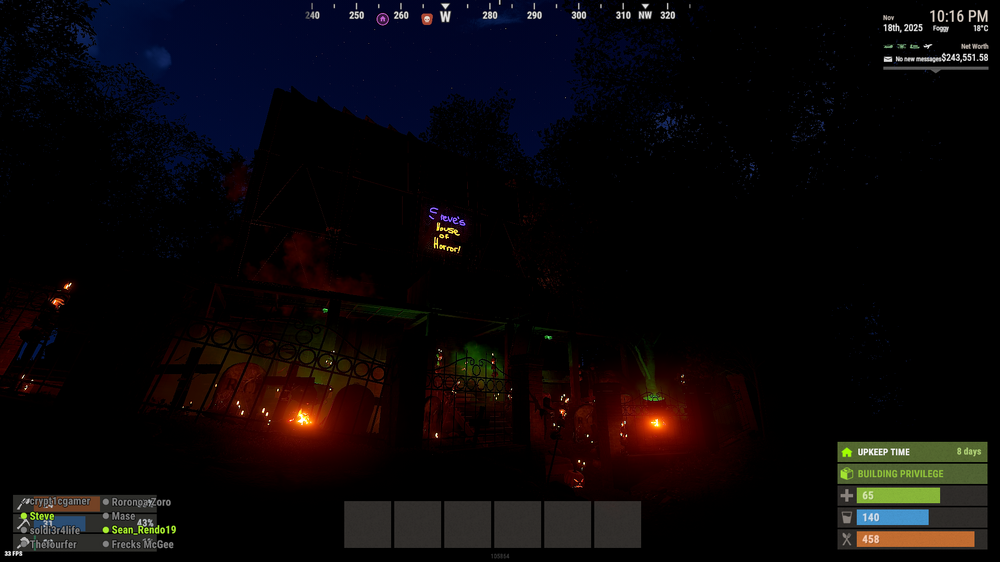Image resolution: width=1000 pixels, height=562 pixels.
Task: Select the red skull marker on the compass
Action: 427,18
